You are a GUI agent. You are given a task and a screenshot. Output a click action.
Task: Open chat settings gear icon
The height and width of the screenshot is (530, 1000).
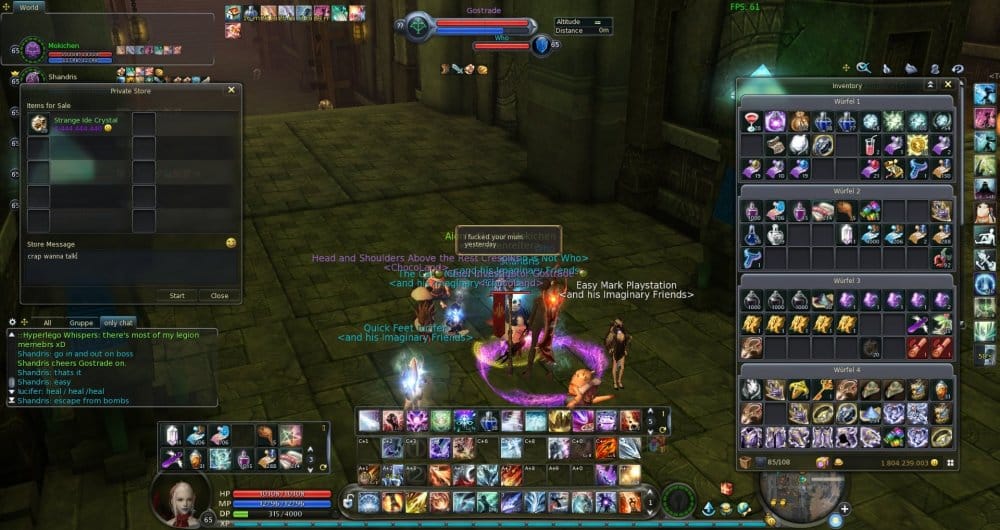click(x=12, y=322)
